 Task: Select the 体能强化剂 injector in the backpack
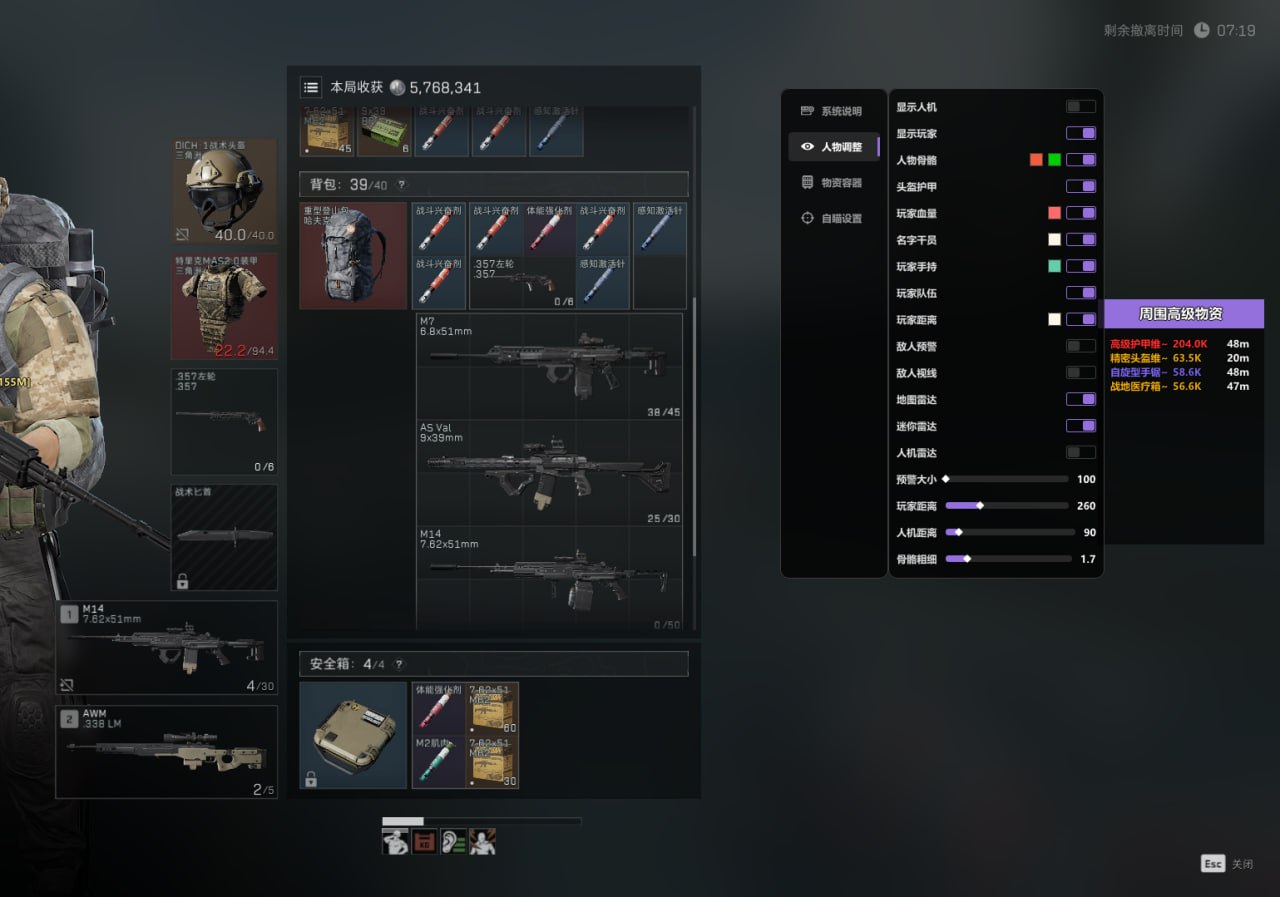pyautogui.click(x=549, y=229)
